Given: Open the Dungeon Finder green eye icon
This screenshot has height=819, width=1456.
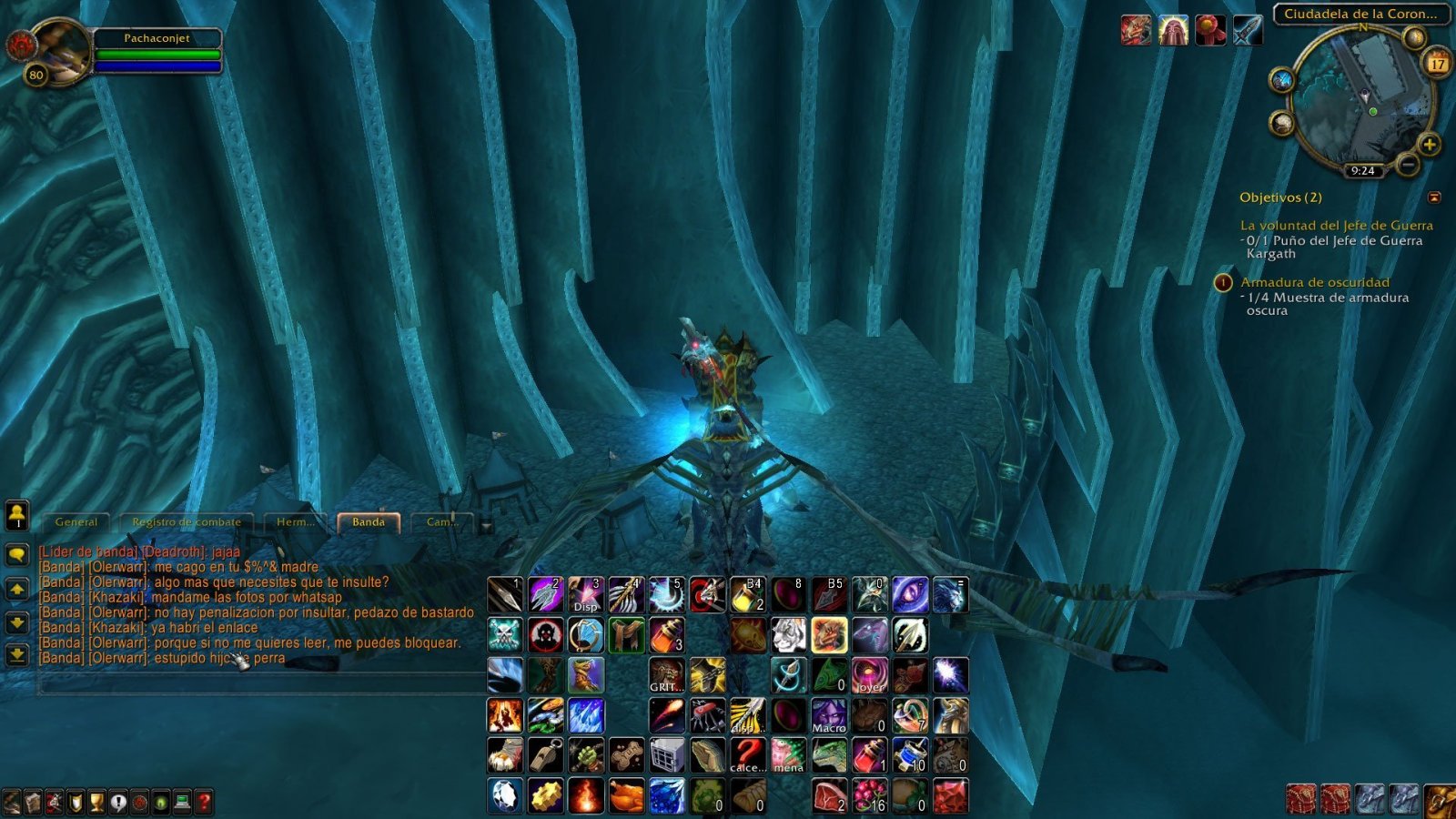Looking at the screenshot, I should [x=161, y=803].
